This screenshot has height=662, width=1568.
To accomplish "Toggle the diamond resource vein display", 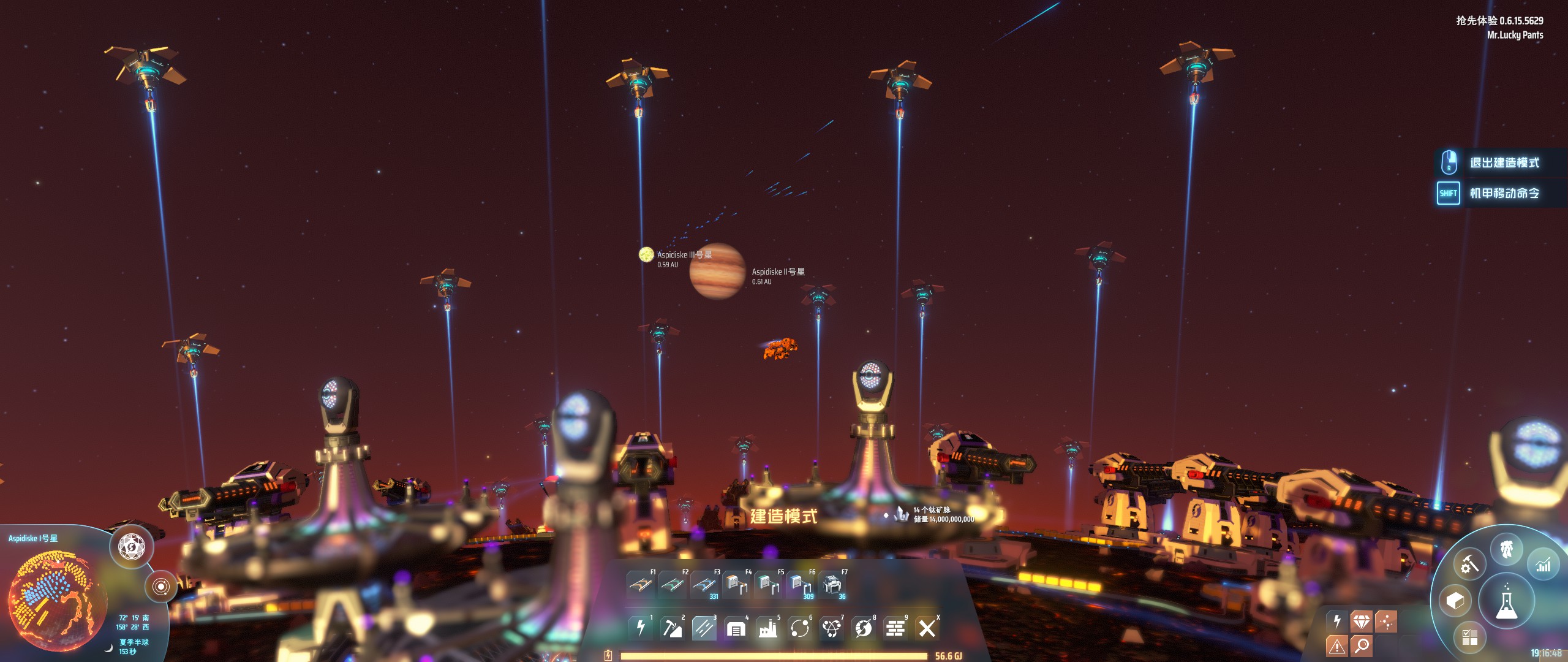I will tap(1361, 622).
